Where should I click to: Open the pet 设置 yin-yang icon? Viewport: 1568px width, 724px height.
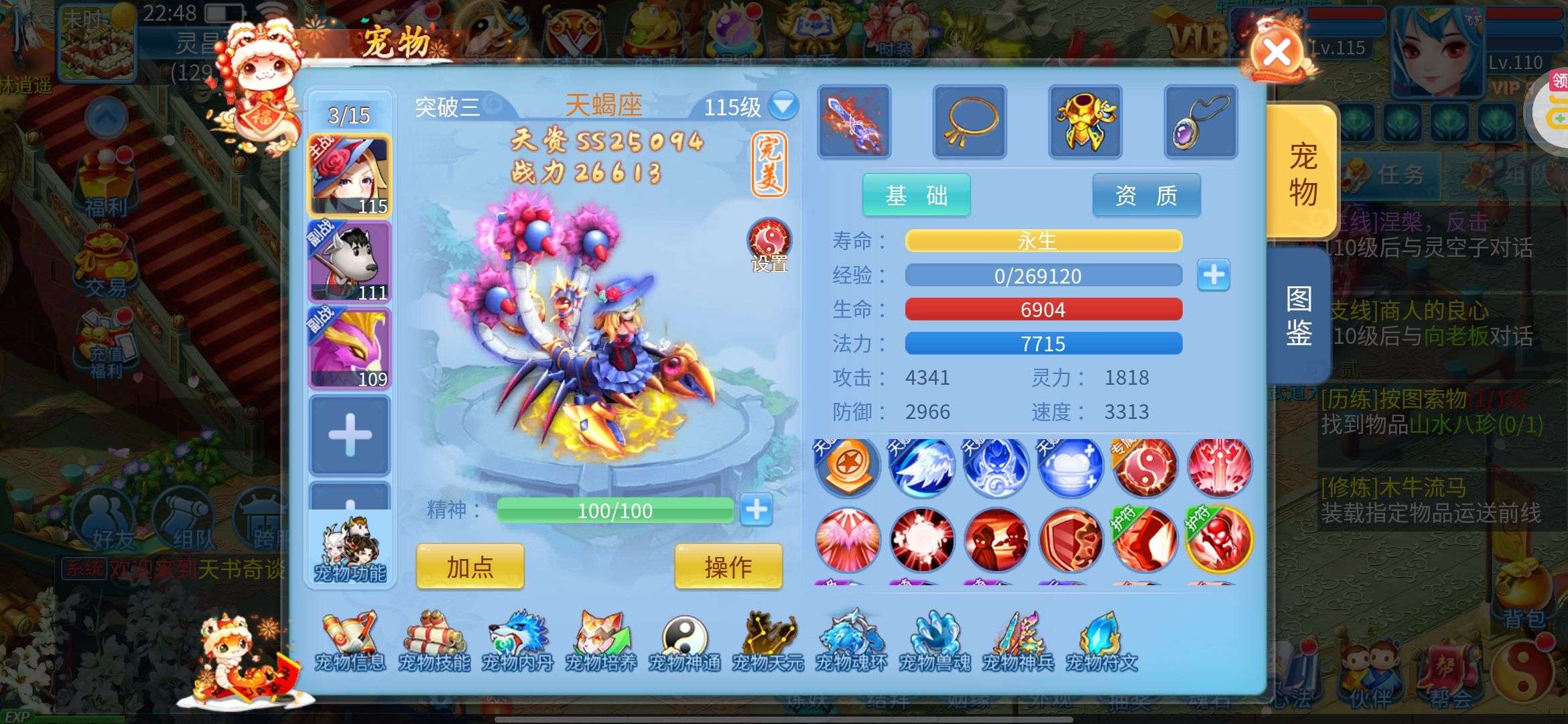[769, 244]
